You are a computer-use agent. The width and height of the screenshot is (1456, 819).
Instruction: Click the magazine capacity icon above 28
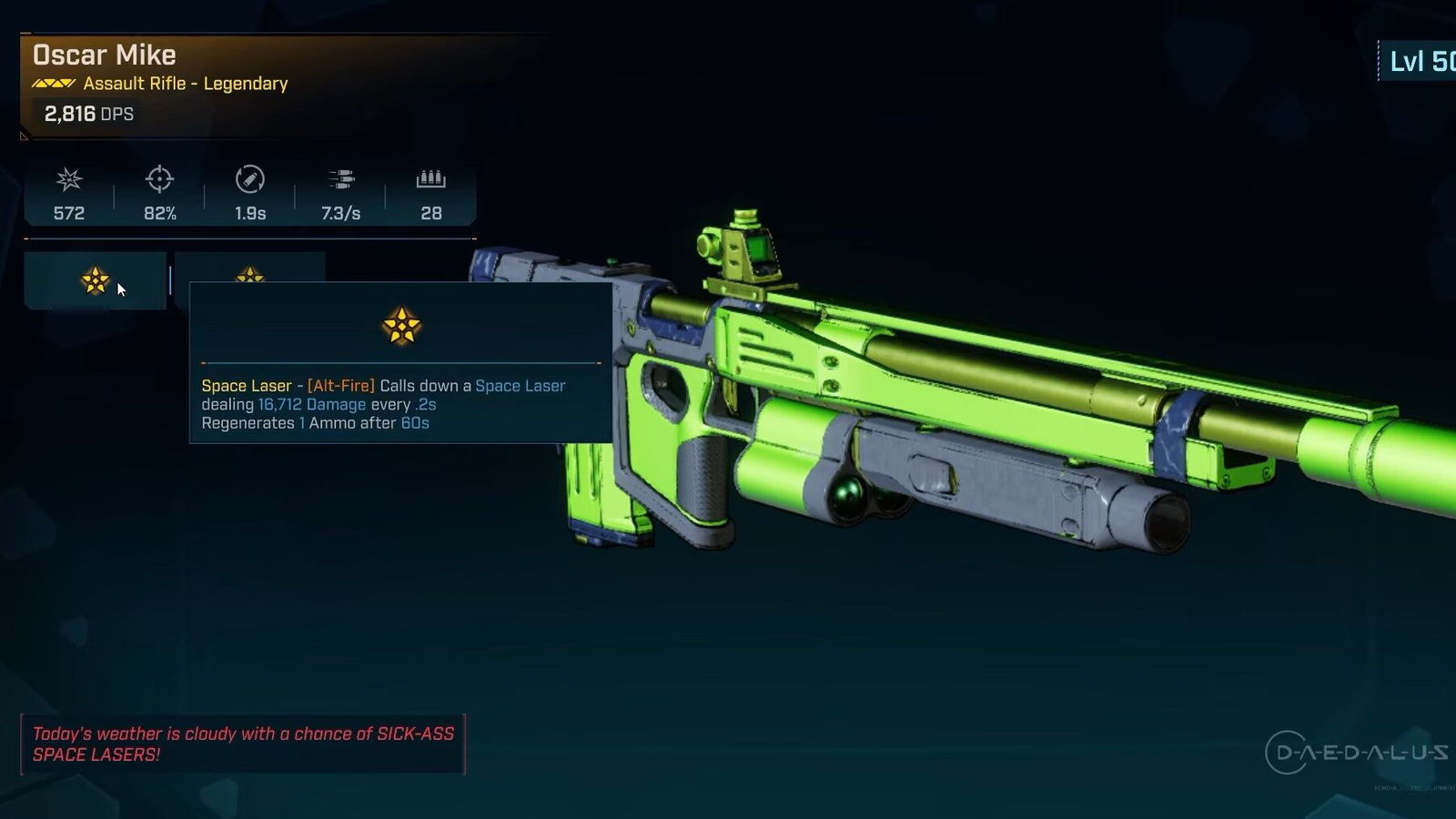point(430,181)
